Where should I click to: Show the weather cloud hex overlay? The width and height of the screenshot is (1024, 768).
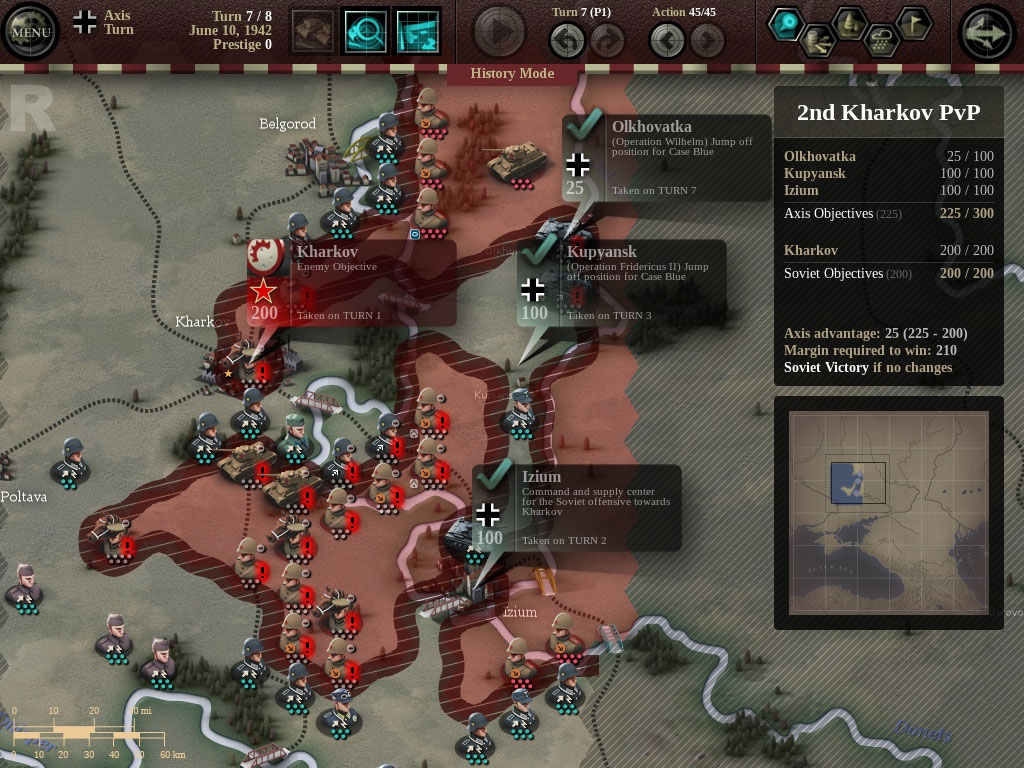coord(881,40)
